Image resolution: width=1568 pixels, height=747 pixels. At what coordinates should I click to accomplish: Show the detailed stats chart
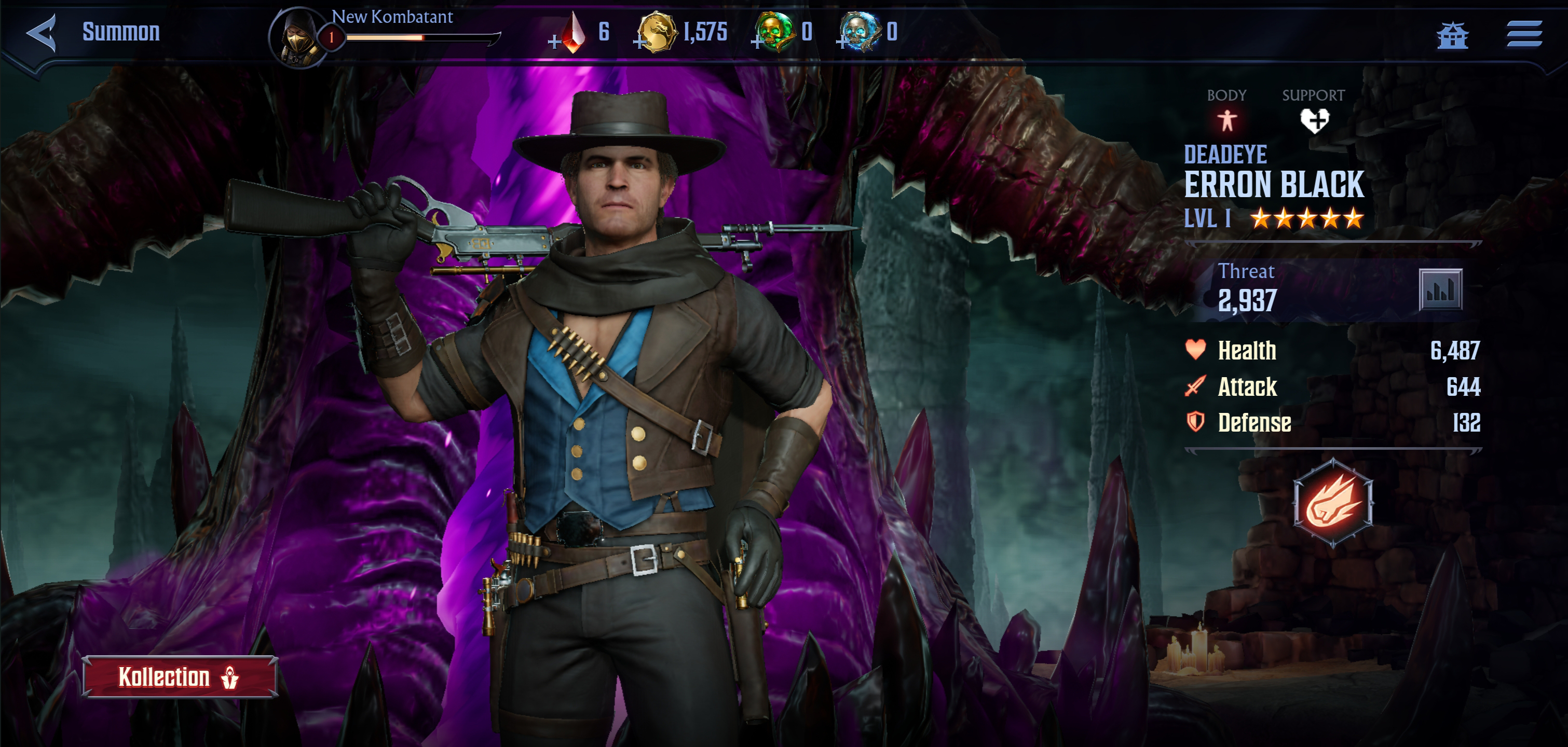(x=1440, y=290)
